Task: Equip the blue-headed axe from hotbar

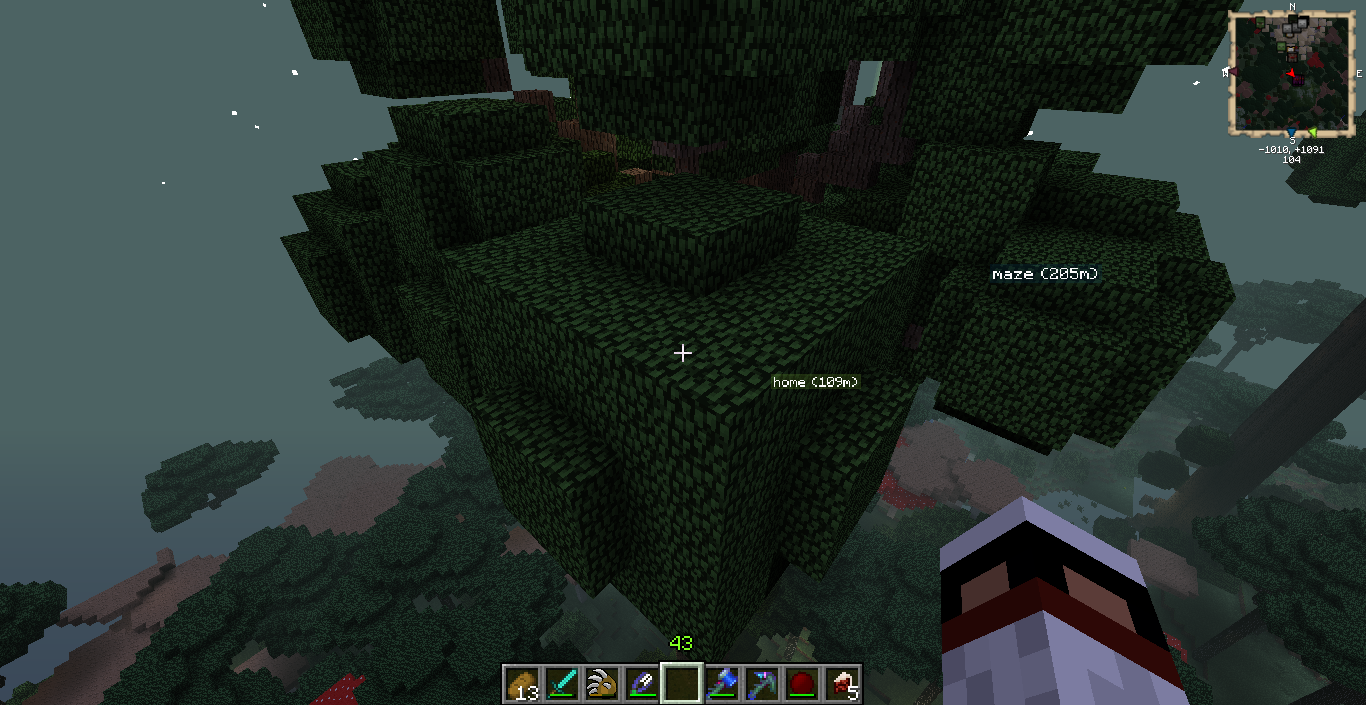Action: (x=722, y=684)
